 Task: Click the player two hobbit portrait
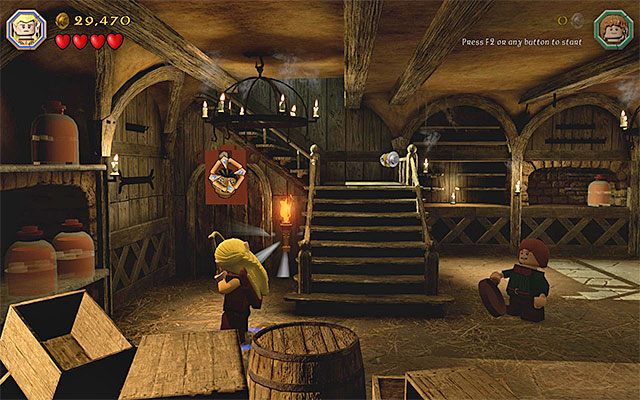(611, 26)
